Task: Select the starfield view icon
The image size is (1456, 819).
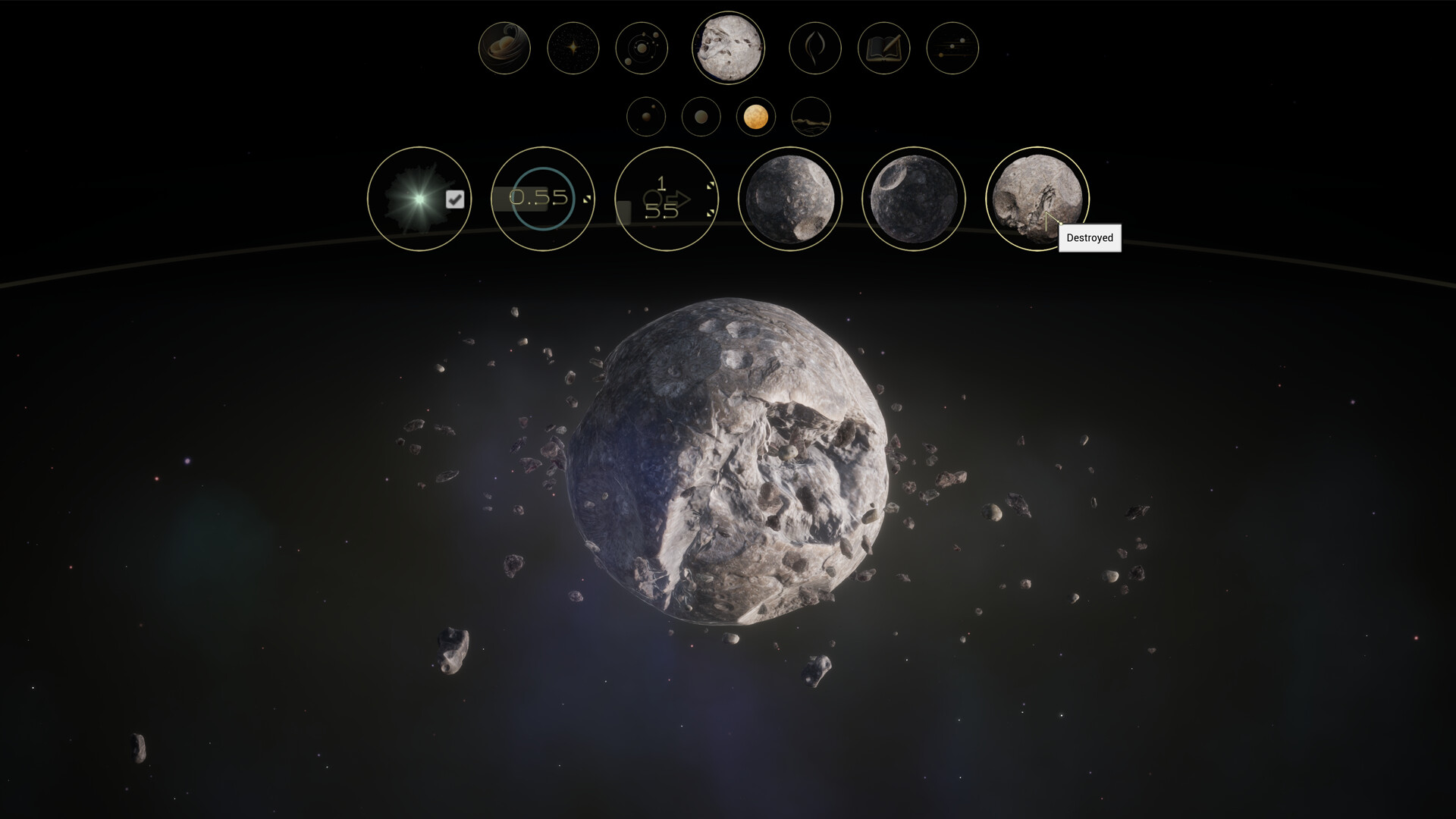Action: (573, 48)
